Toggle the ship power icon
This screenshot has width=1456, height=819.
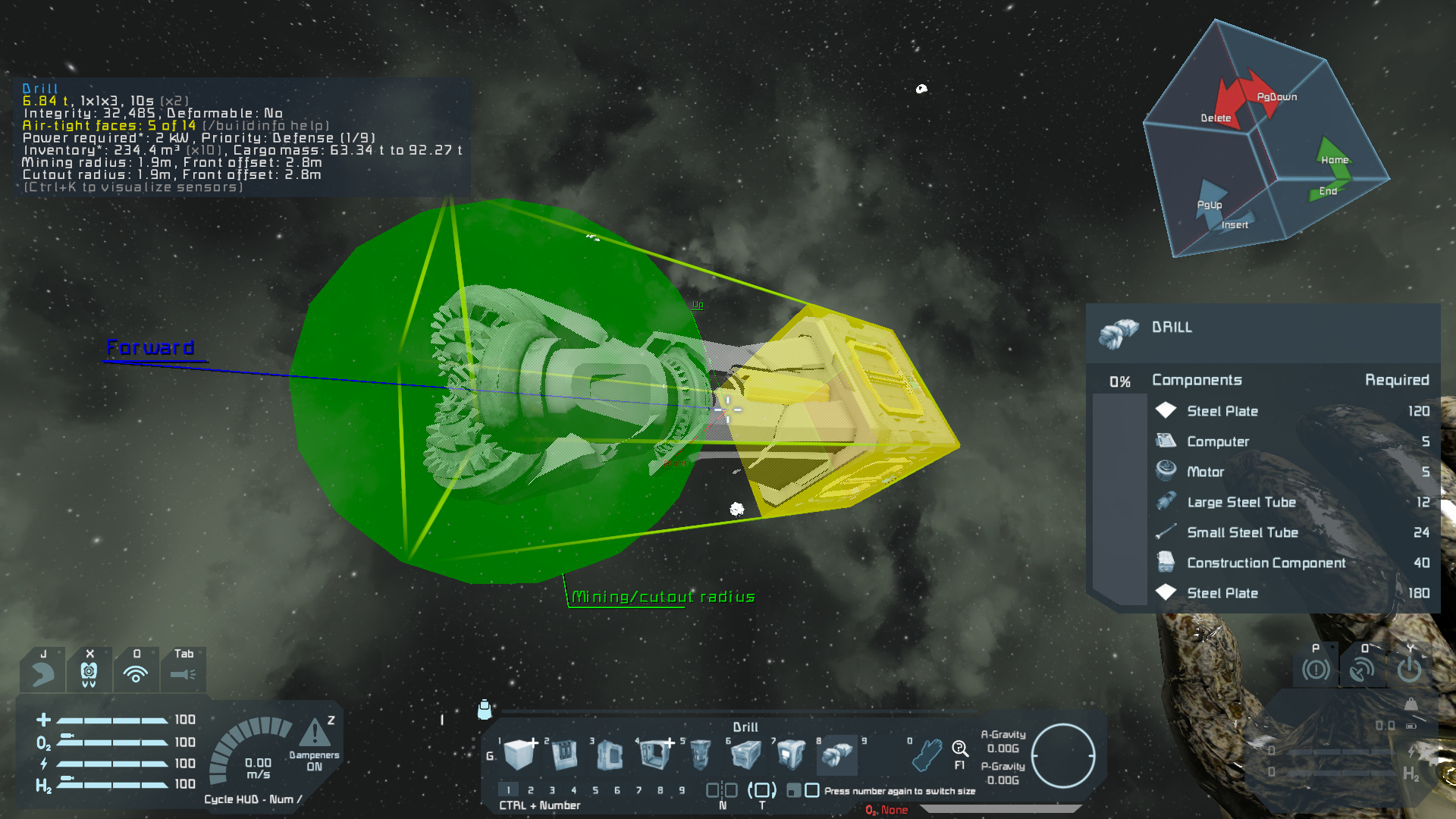(x=1409, y=670)
